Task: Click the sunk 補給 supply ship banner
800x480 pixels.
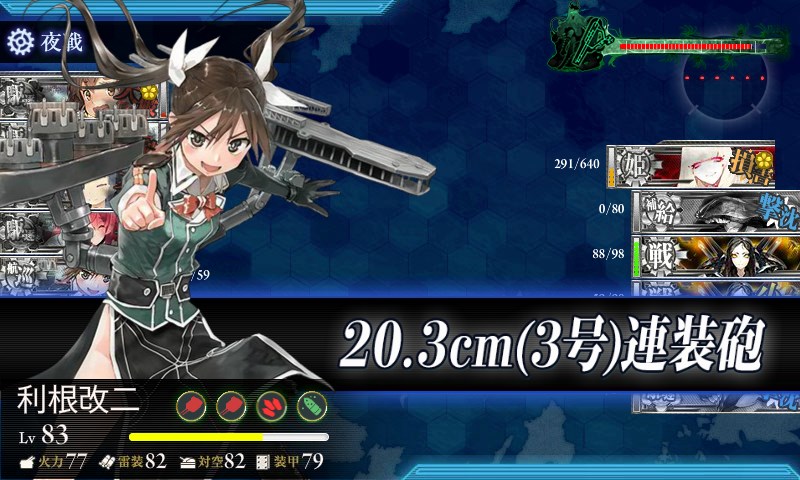Action: (704, 209)
